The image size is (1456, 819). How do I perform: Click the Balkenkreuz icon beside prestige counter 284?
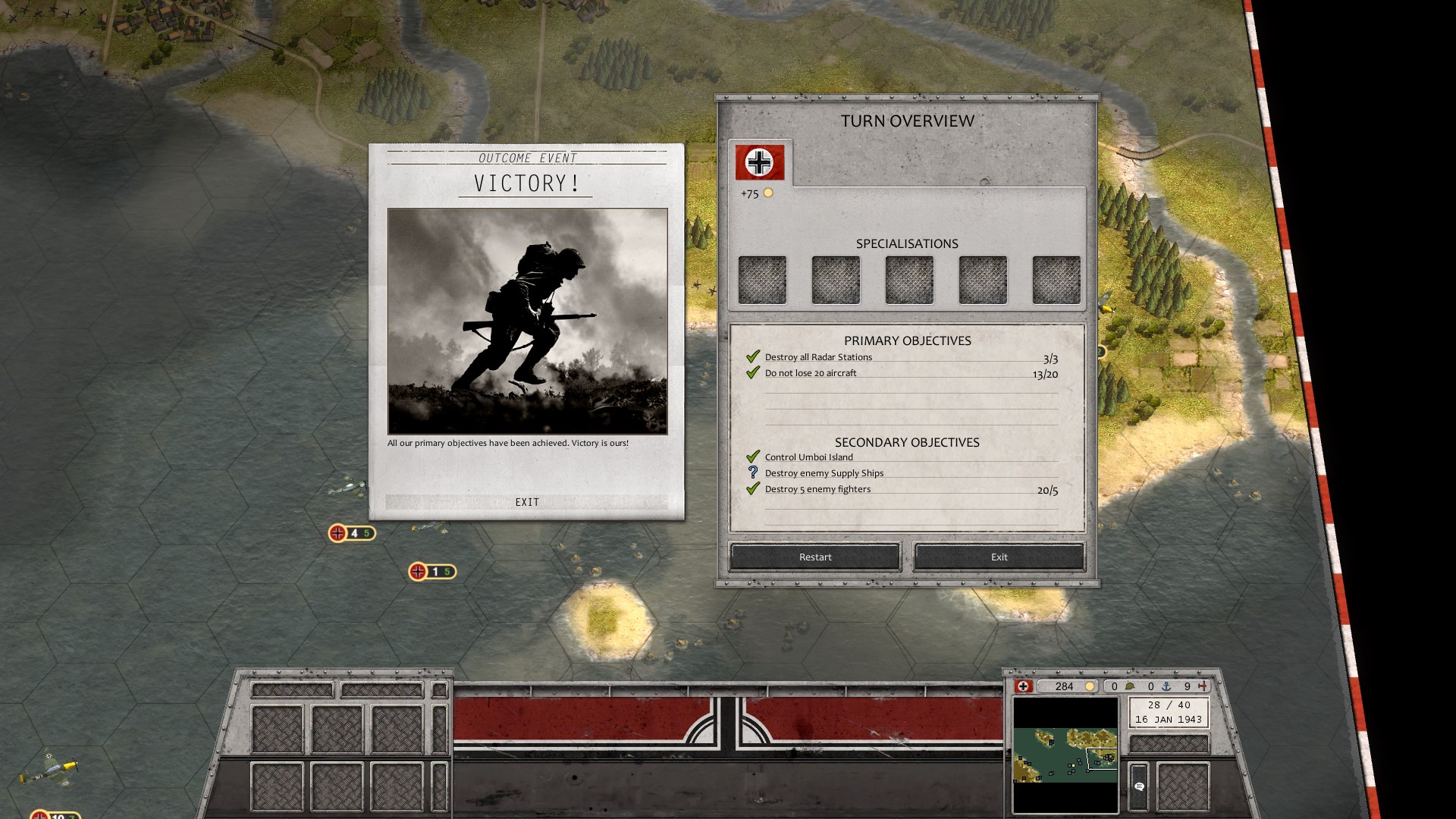pyautogui.click(x=1023, y=686)
